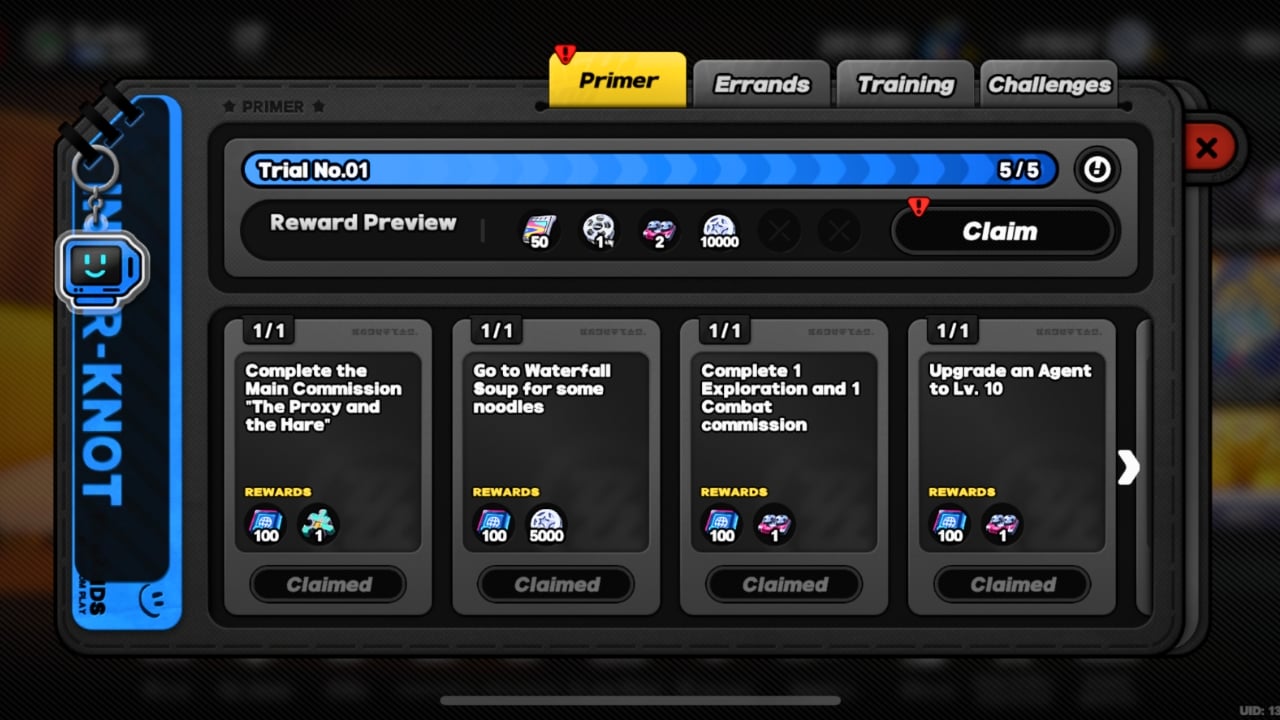Viewport: 1280px width, 720px height.
Task: Return to the Primer tab
Action: [x=616, y=79]
